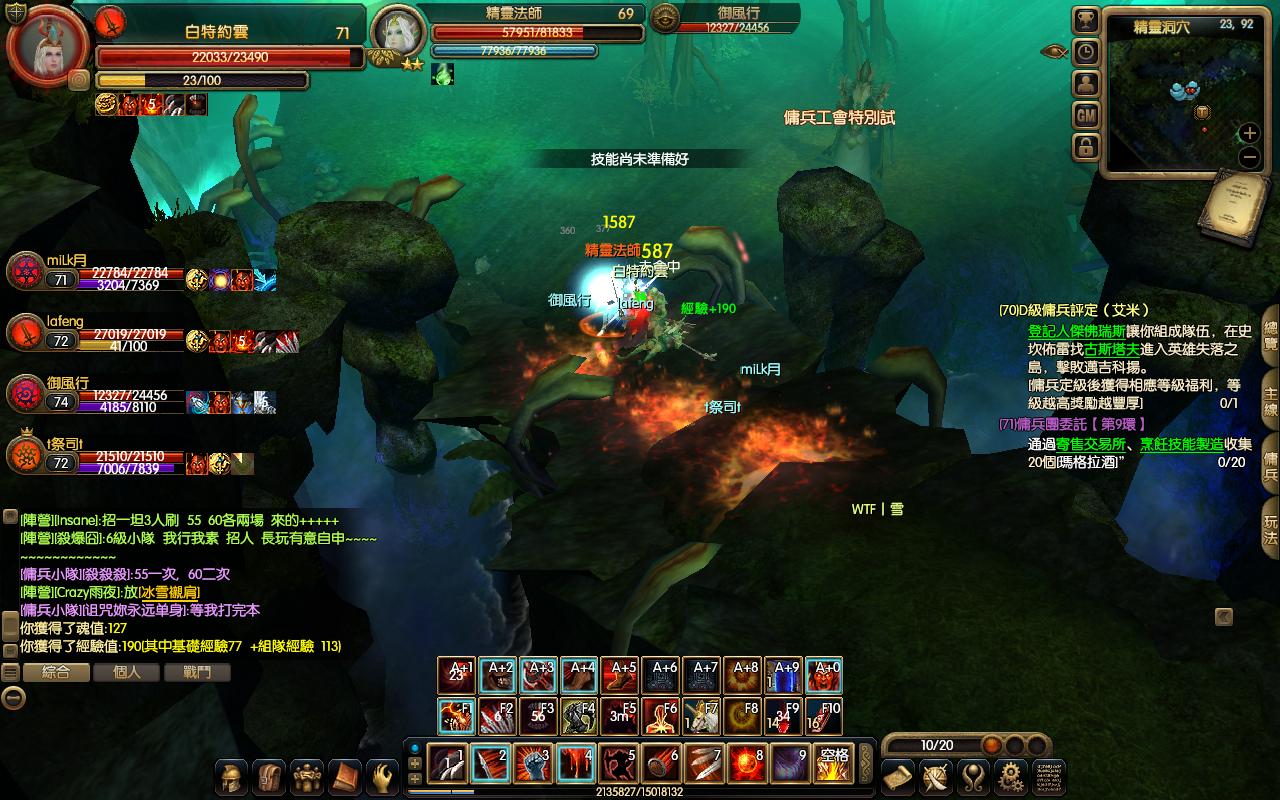Viewport: 1280px width, 800px height.
Task: Toggle the padlock lock button
Action: 1086,147
